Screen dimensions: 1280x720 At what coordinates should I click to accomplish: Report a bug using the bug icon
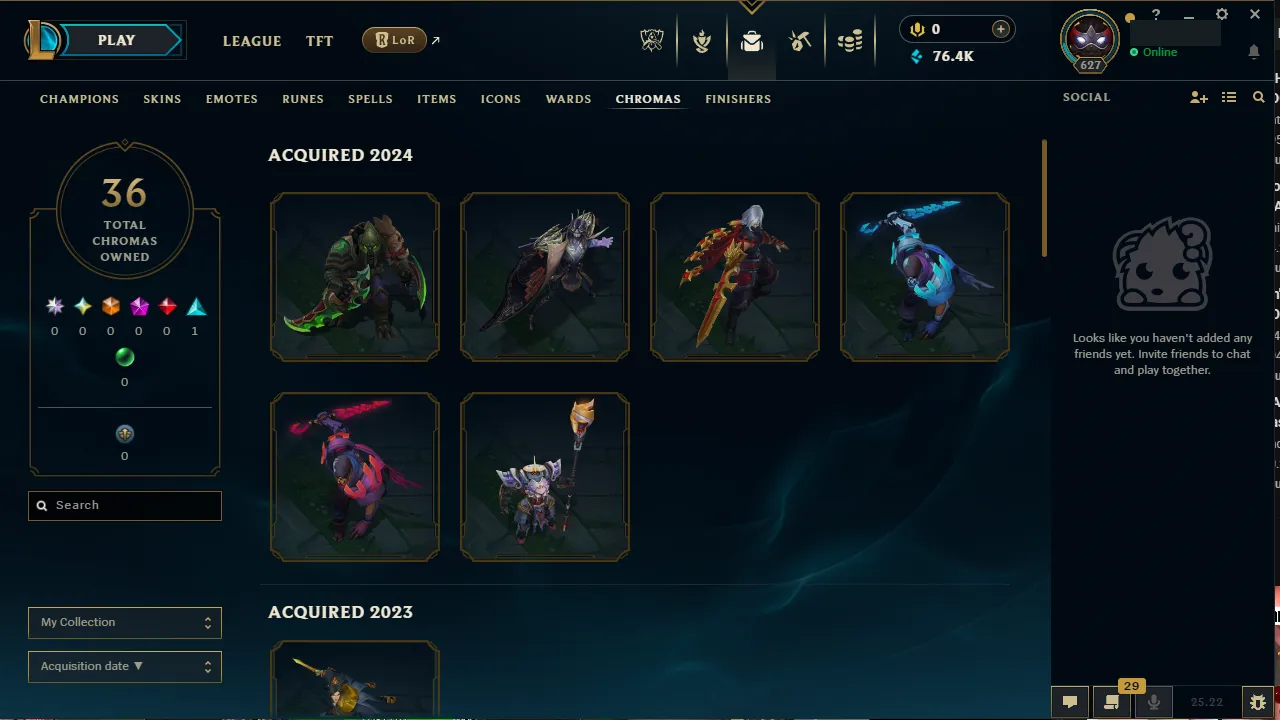[x=1258, y=701]
